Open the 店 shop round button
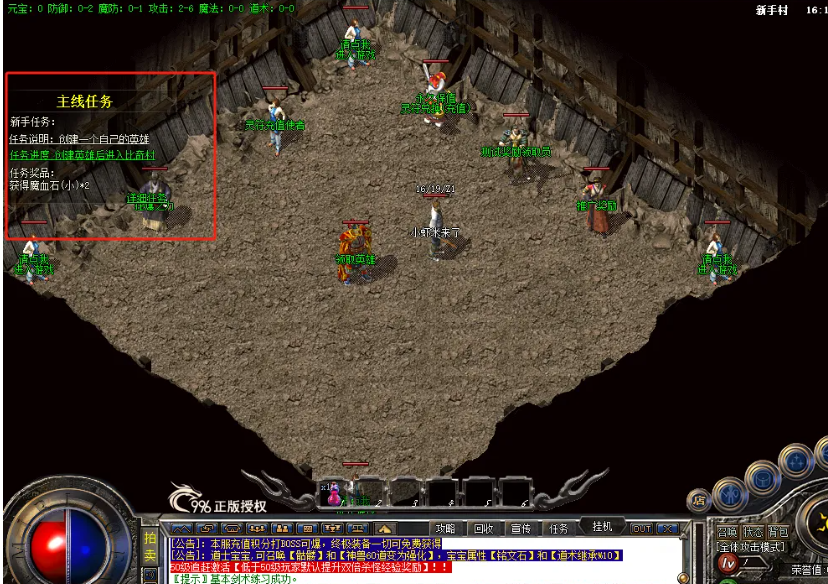828x584 pixels. pyautogui.click(x=698, y=501)
